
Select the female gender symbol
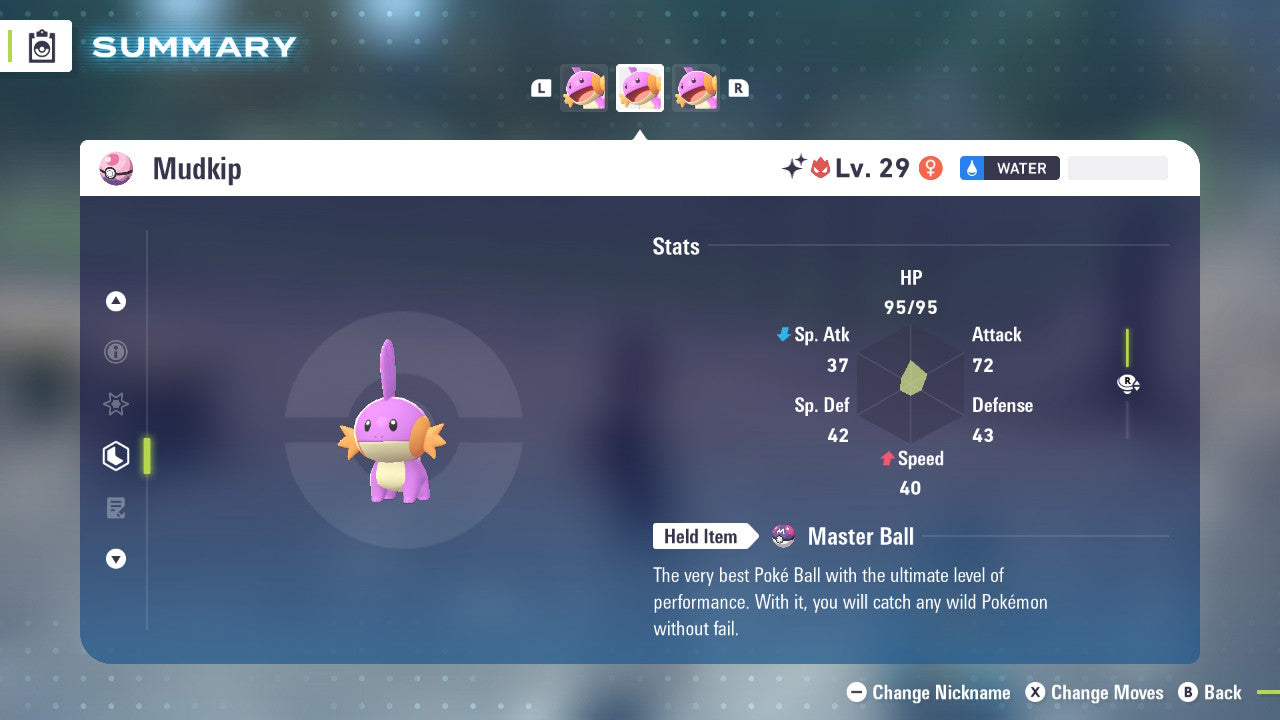pos(929,167)
